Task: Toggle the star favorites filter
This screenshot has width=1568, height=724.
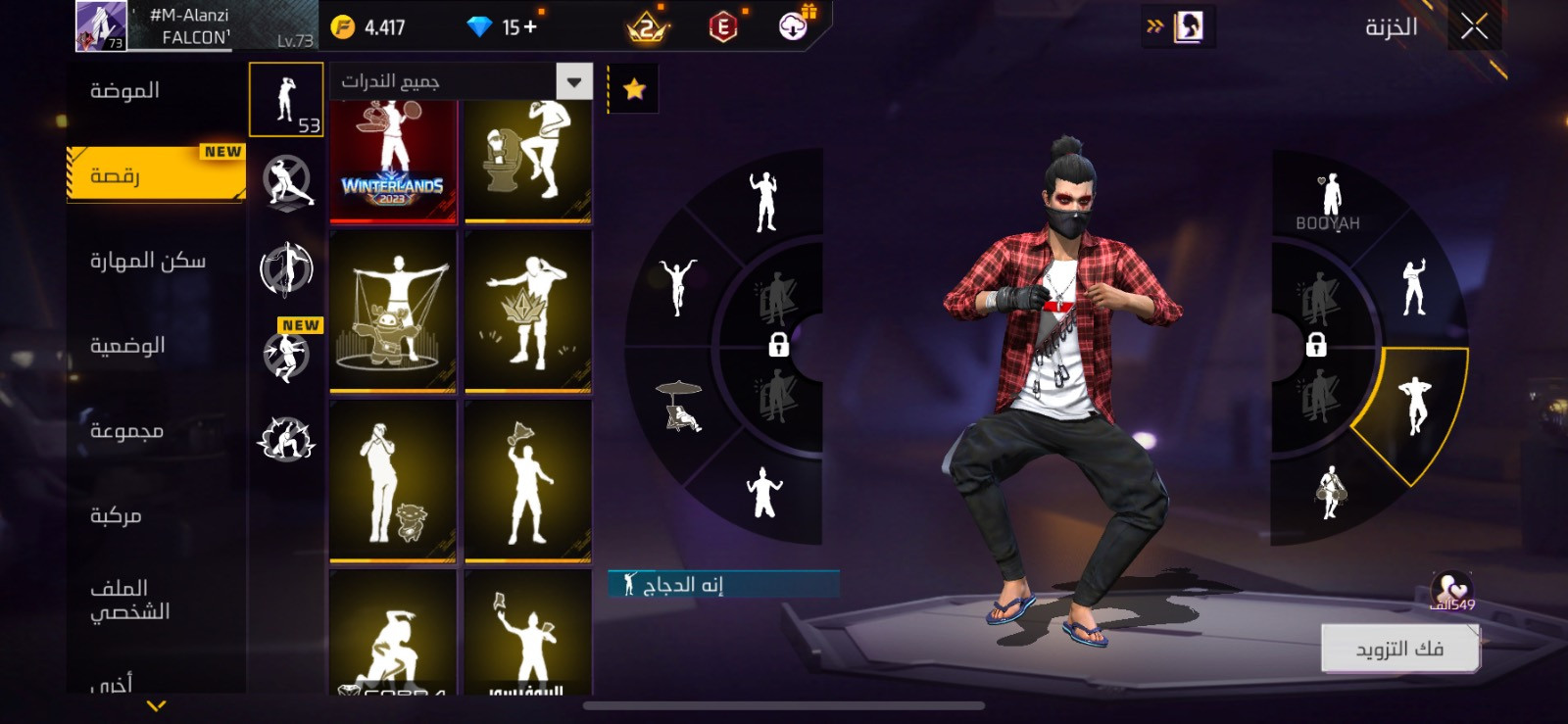Action: [x=634, y=90]
